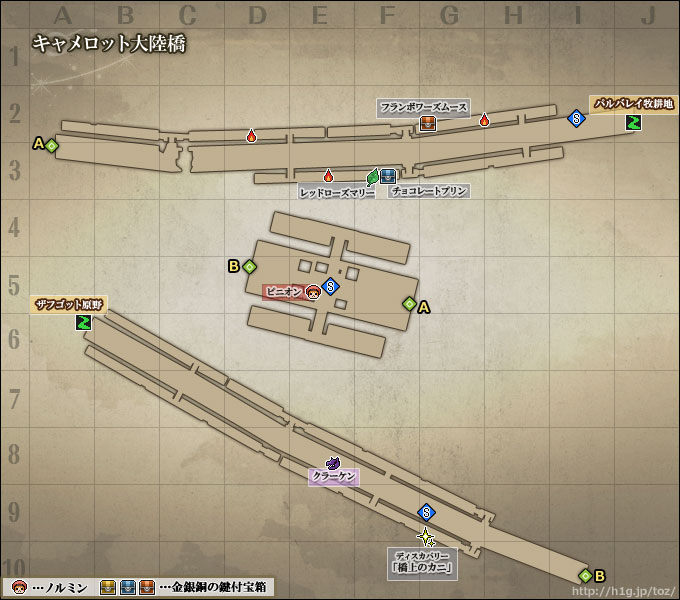Click the クラーケン monster marker icon
Viewport: 680px width, 600px height.
(334, 463)
